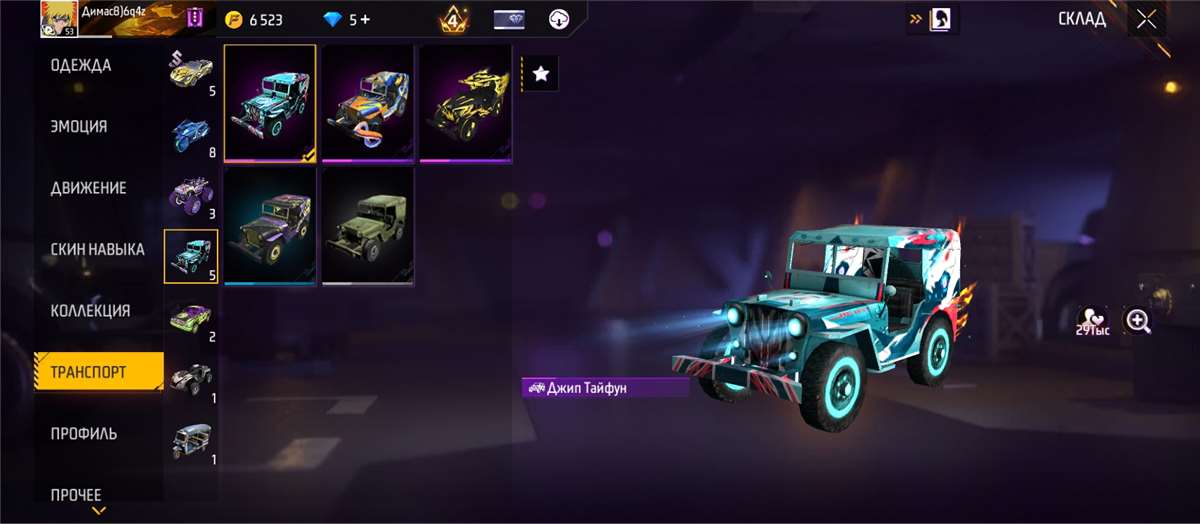Select the teal Джип Тайфун skin tile
Screen dimensions: 1200x524
coord(270,103)
